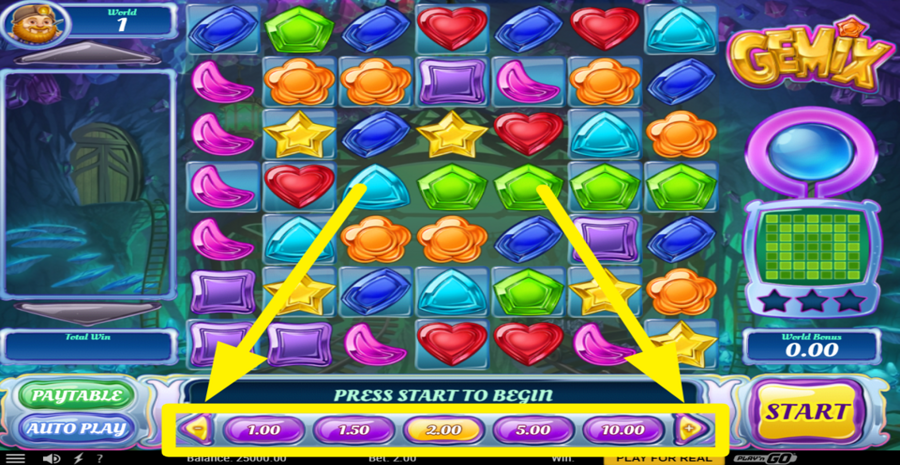The height and width of the screenshot is (465, 900).
Task: Open the Auto Play options
Action: (76, 429)
